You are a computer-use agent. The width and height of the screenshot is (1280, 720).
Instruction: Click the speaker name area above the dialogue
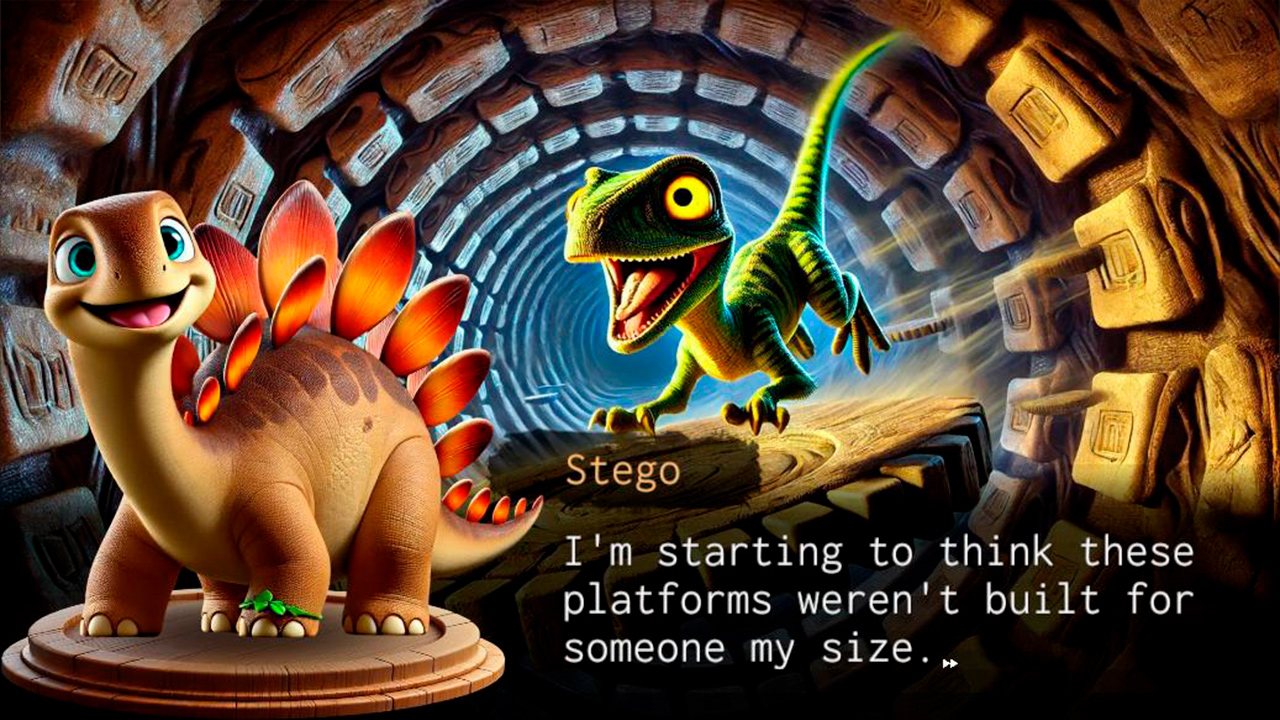tap(621, 470)
